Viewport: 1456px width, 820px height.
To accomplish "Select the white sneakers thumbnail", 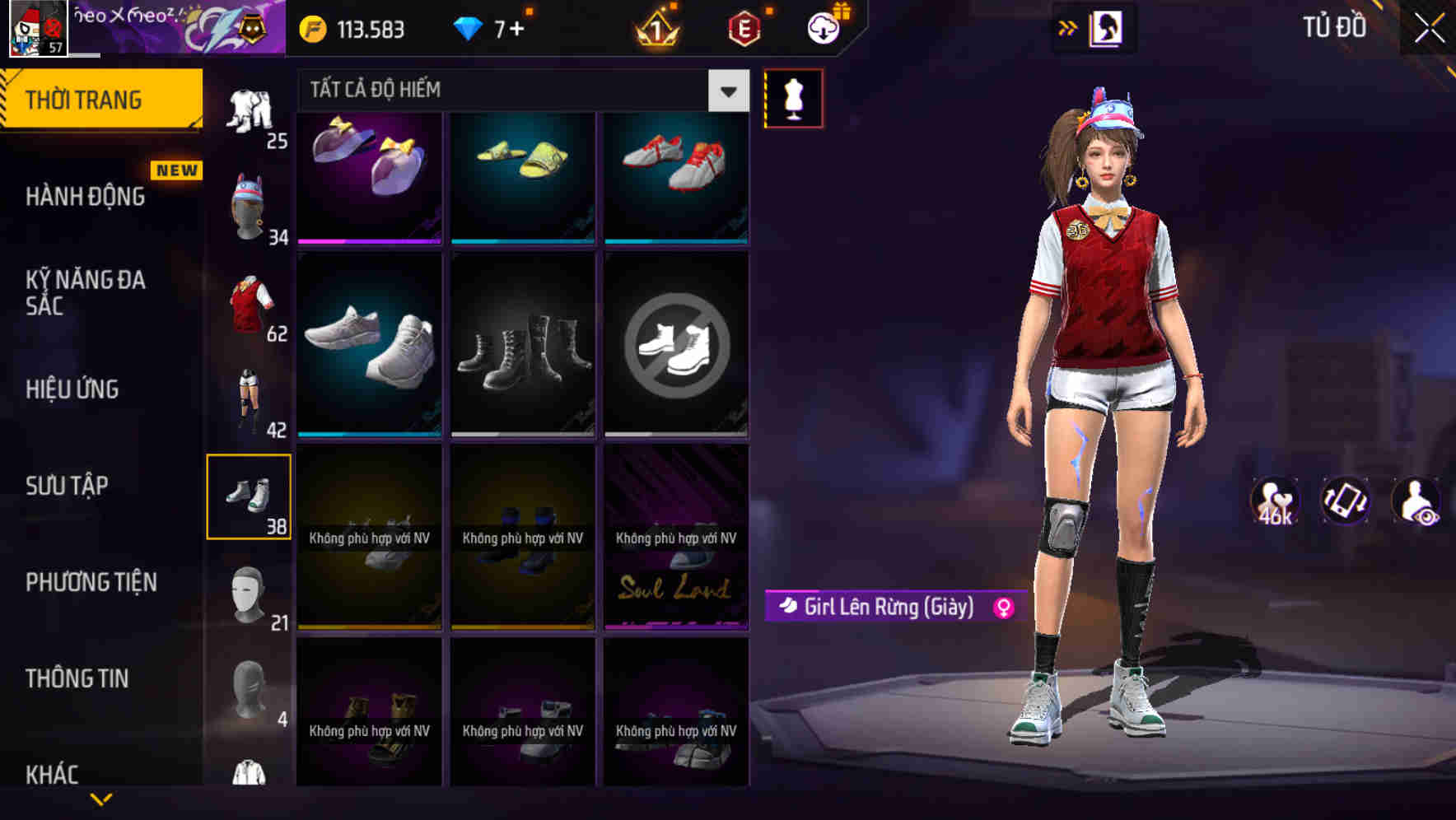I will point(368,346).
